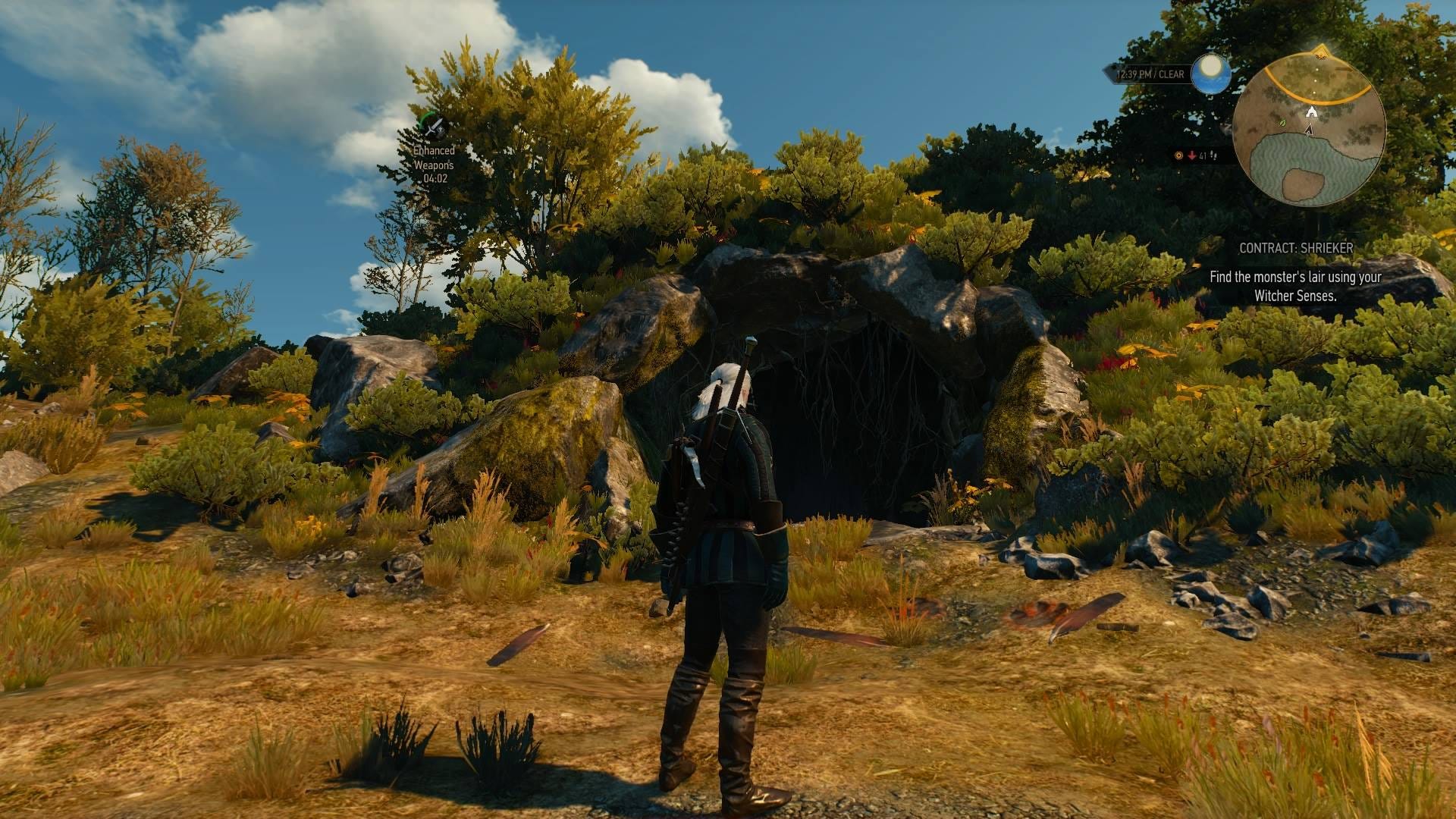
Task: Expand the minimap to full screen
Action: pos(1312,129)
